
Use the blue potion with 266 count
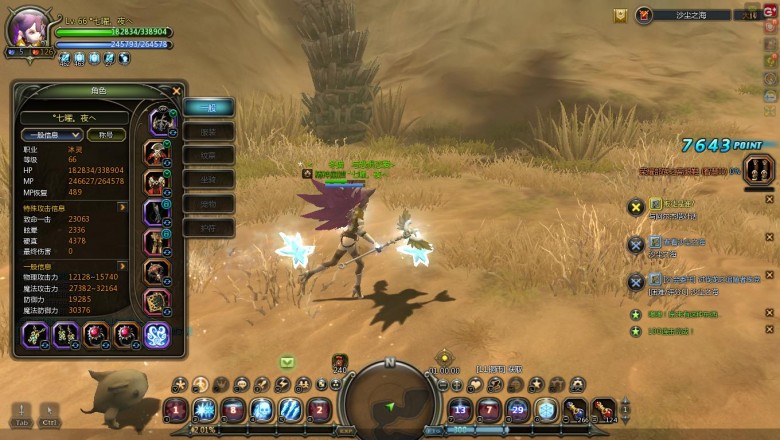pos(575,410)
